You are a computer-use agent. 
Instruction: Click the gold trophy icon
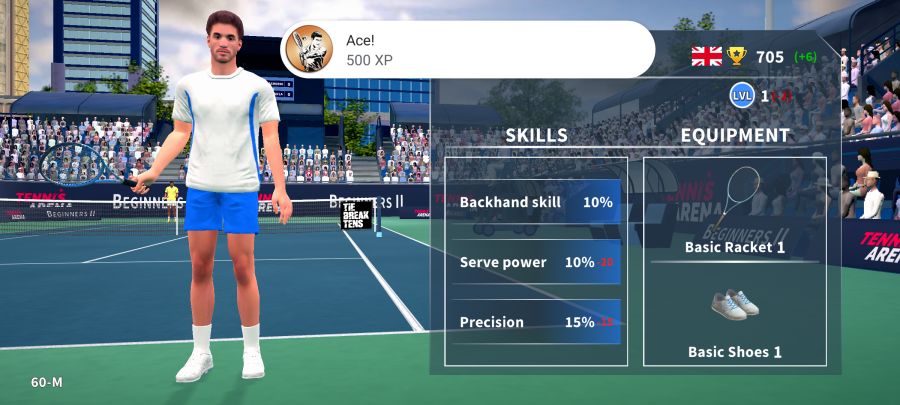(737, 56)
